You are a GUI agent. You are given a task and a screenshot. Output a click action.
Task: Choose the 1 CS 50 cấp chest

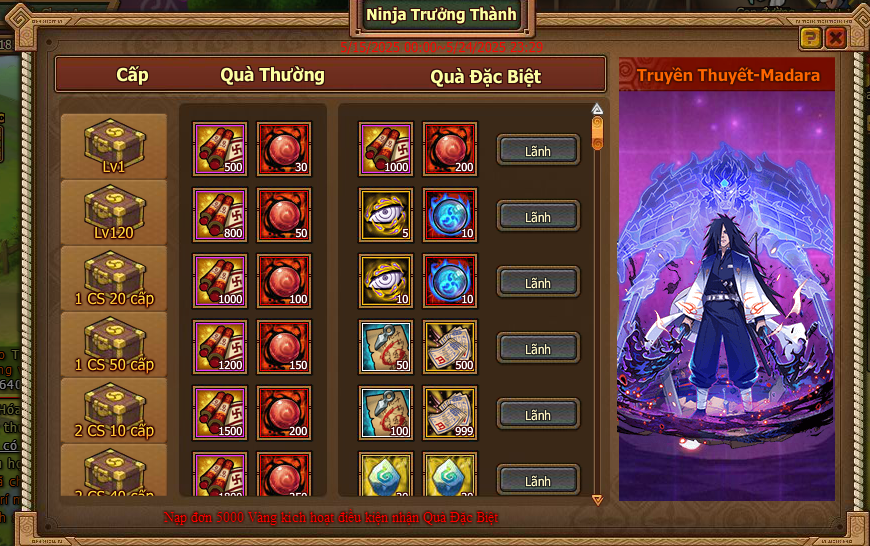[114, 344]
